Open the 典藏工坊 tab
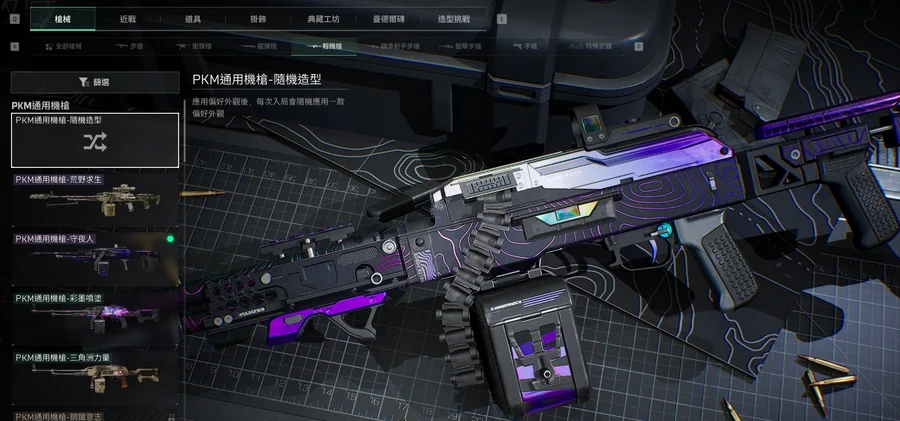Viewport: 900px width, 421px height. coord(322,18)
